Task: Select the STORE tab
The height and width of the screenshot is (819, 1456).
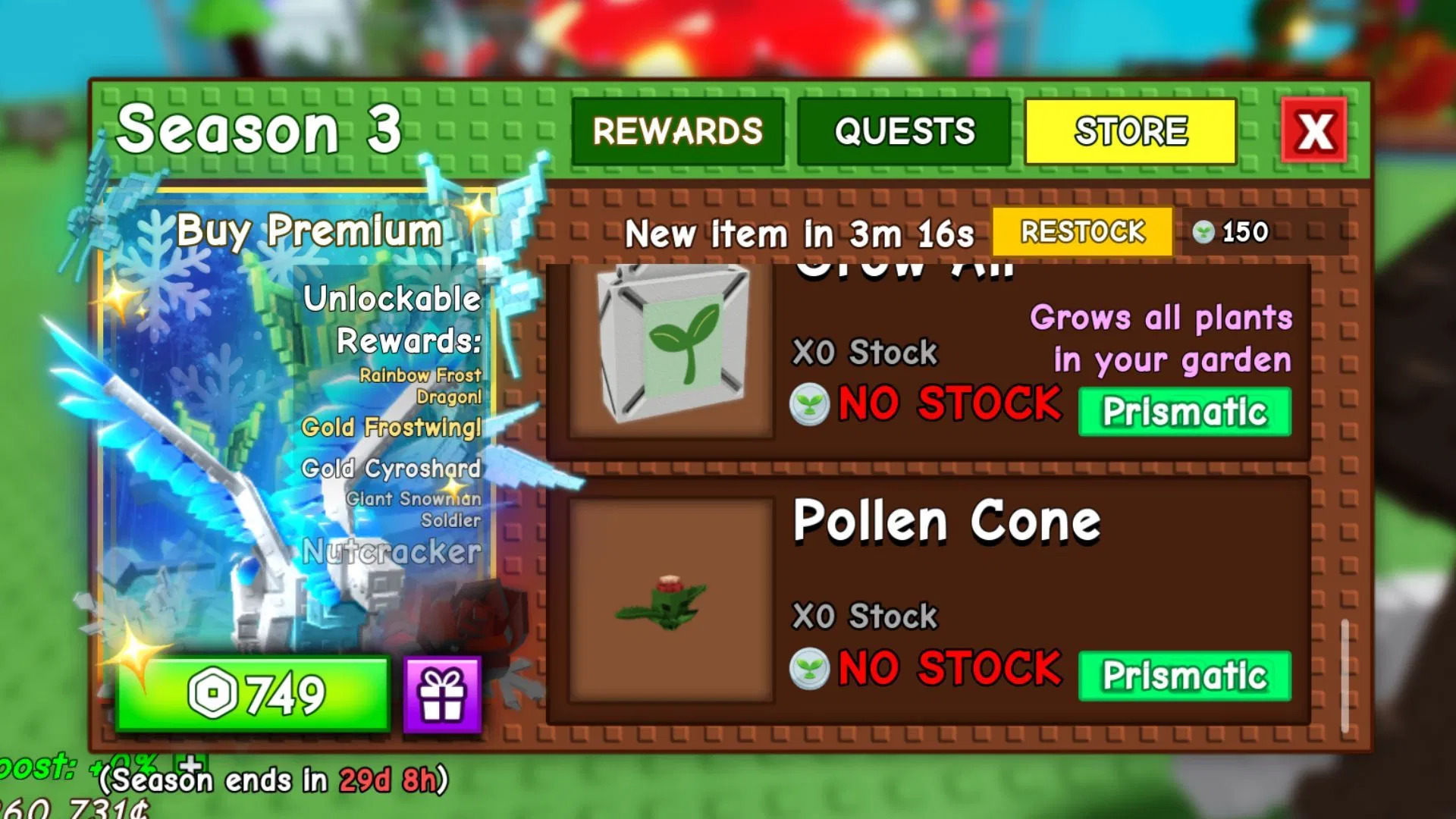Action: coord(1129,130)
